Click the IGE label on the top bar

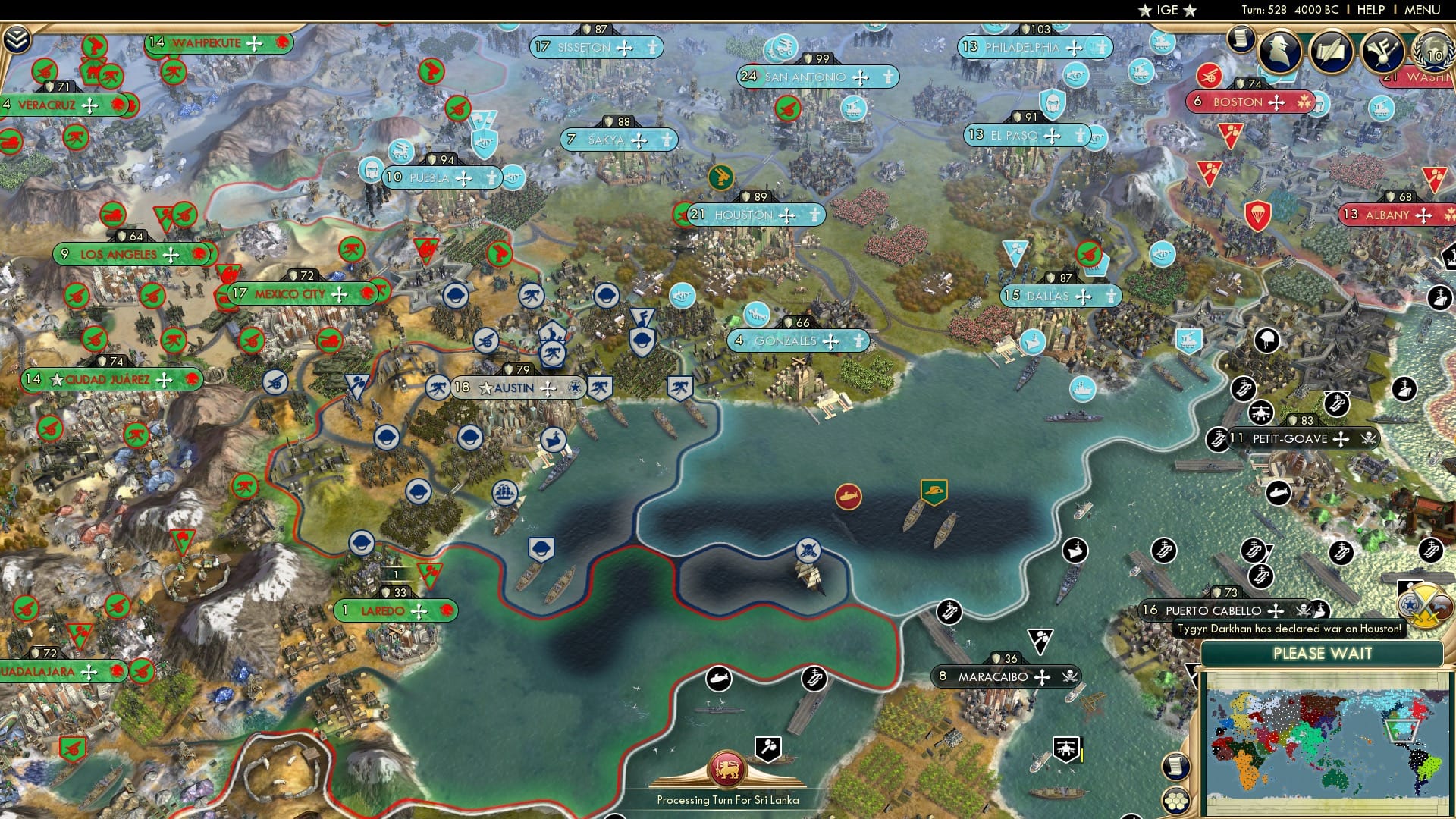pos(1166,10)
